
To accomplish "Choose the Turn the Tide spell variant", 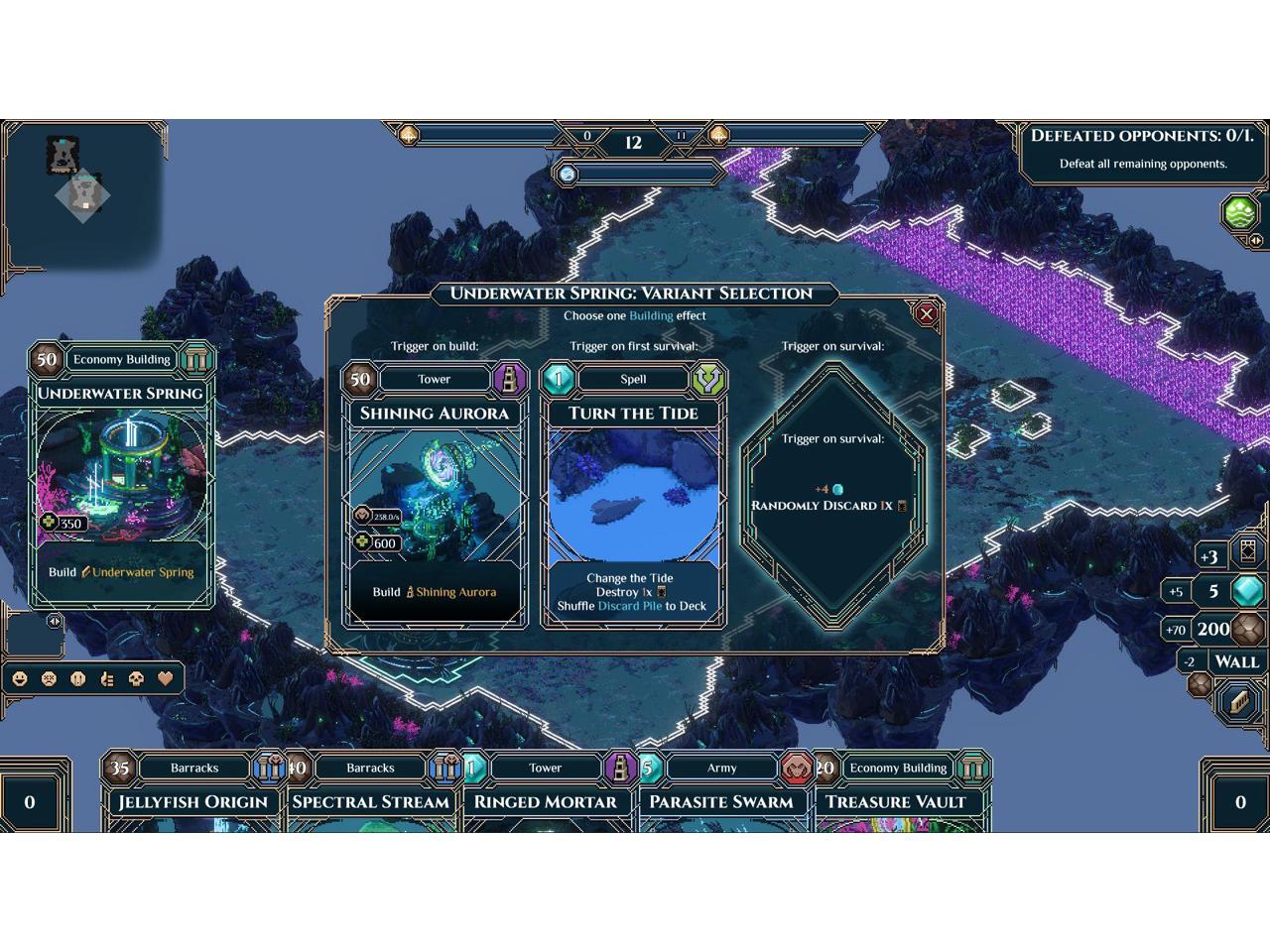I will coord(633,496).
